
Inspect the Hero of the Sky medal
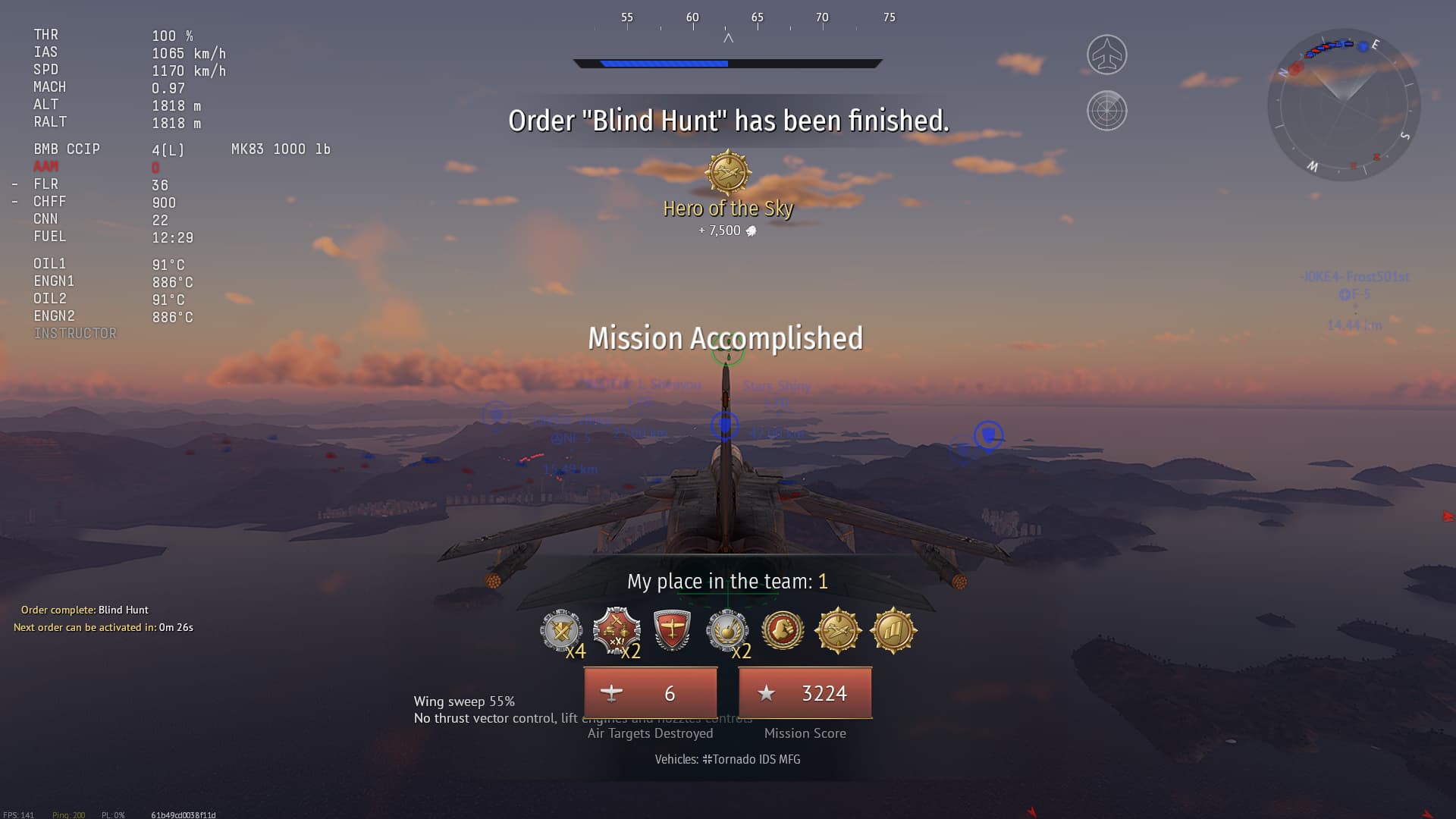click(x=728, y=172)
